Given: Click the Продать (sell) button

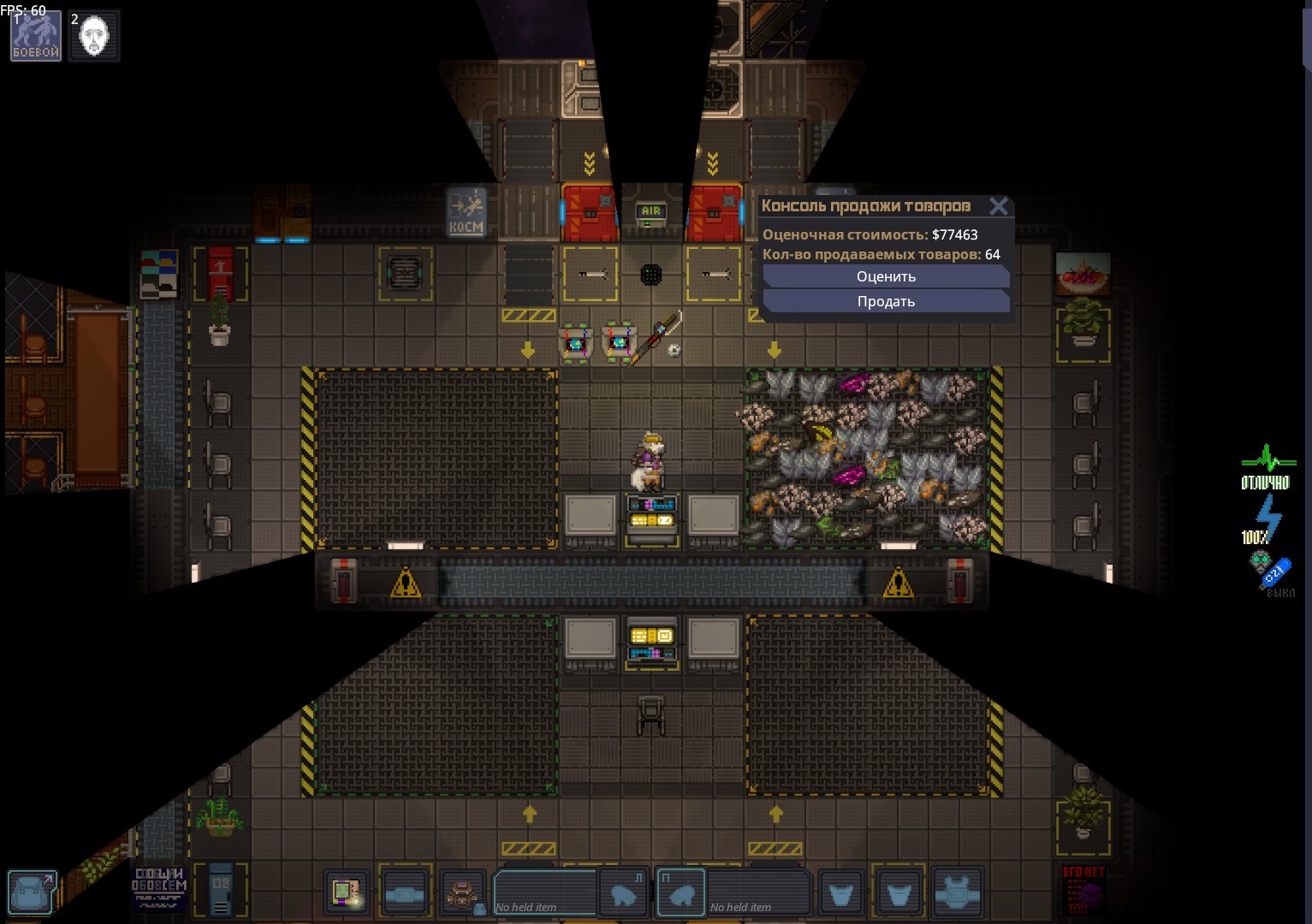Looking at the screenshot, I should pyautogui.click(x=886, y=301).
